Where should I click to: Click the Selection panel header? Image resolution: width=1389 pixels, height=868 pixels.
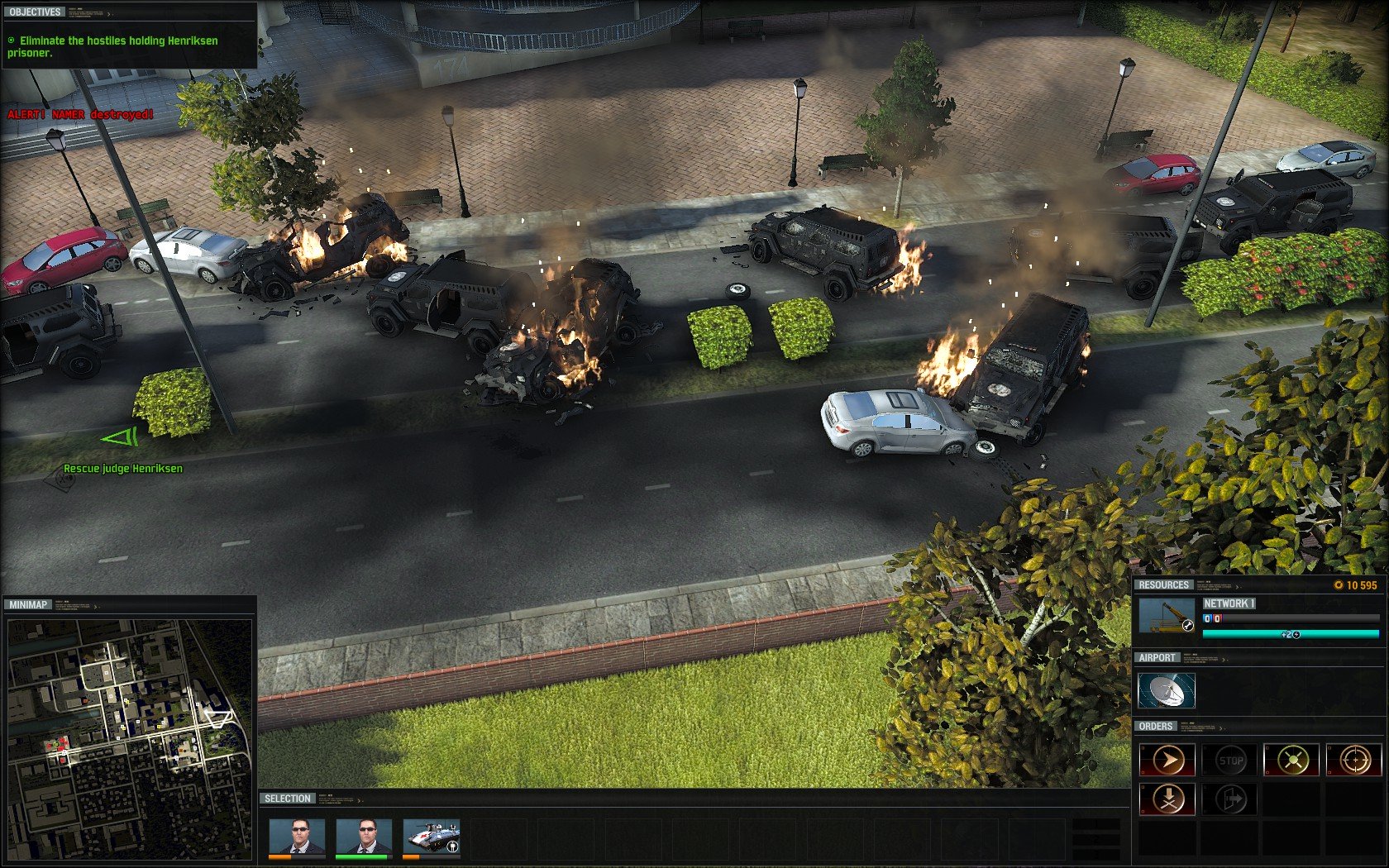[x=288, y=799]
